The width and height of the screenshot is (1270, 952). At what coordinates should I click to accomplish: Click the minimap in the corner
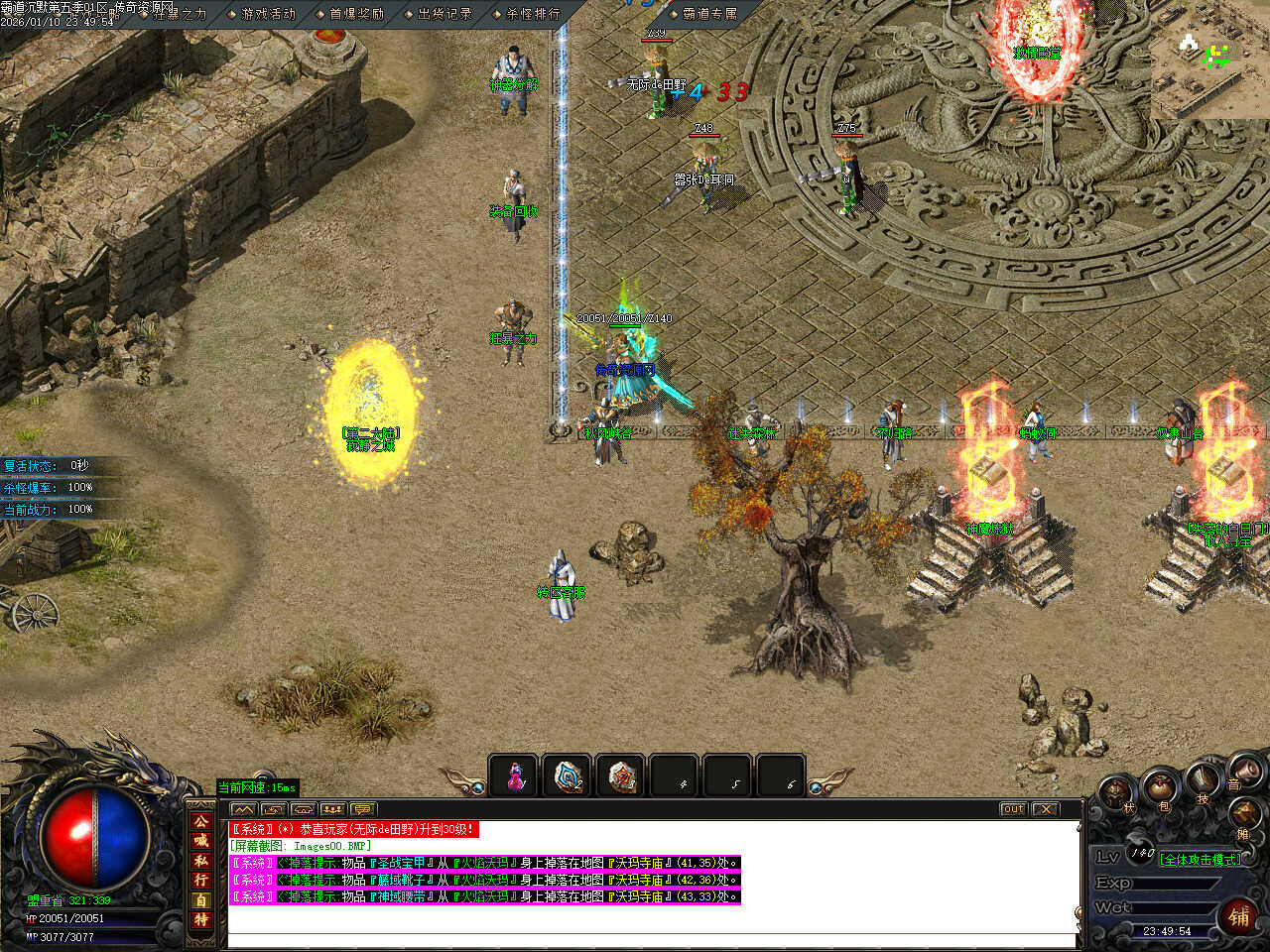click(x=1210, y=59)
